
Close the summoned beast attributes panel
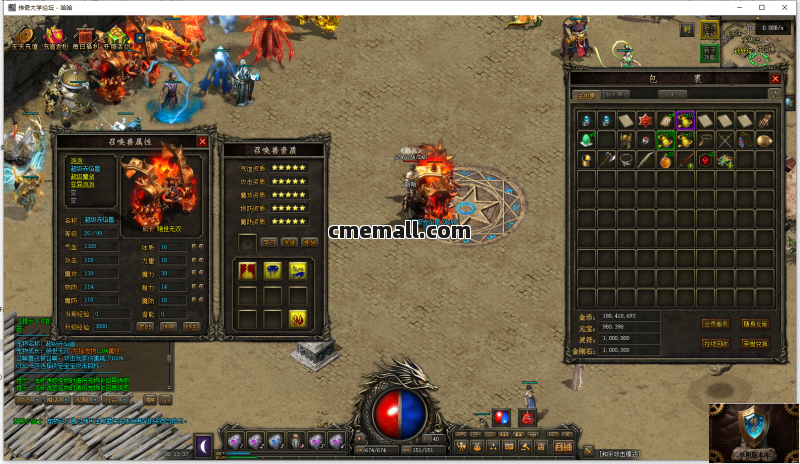point(202,142)
